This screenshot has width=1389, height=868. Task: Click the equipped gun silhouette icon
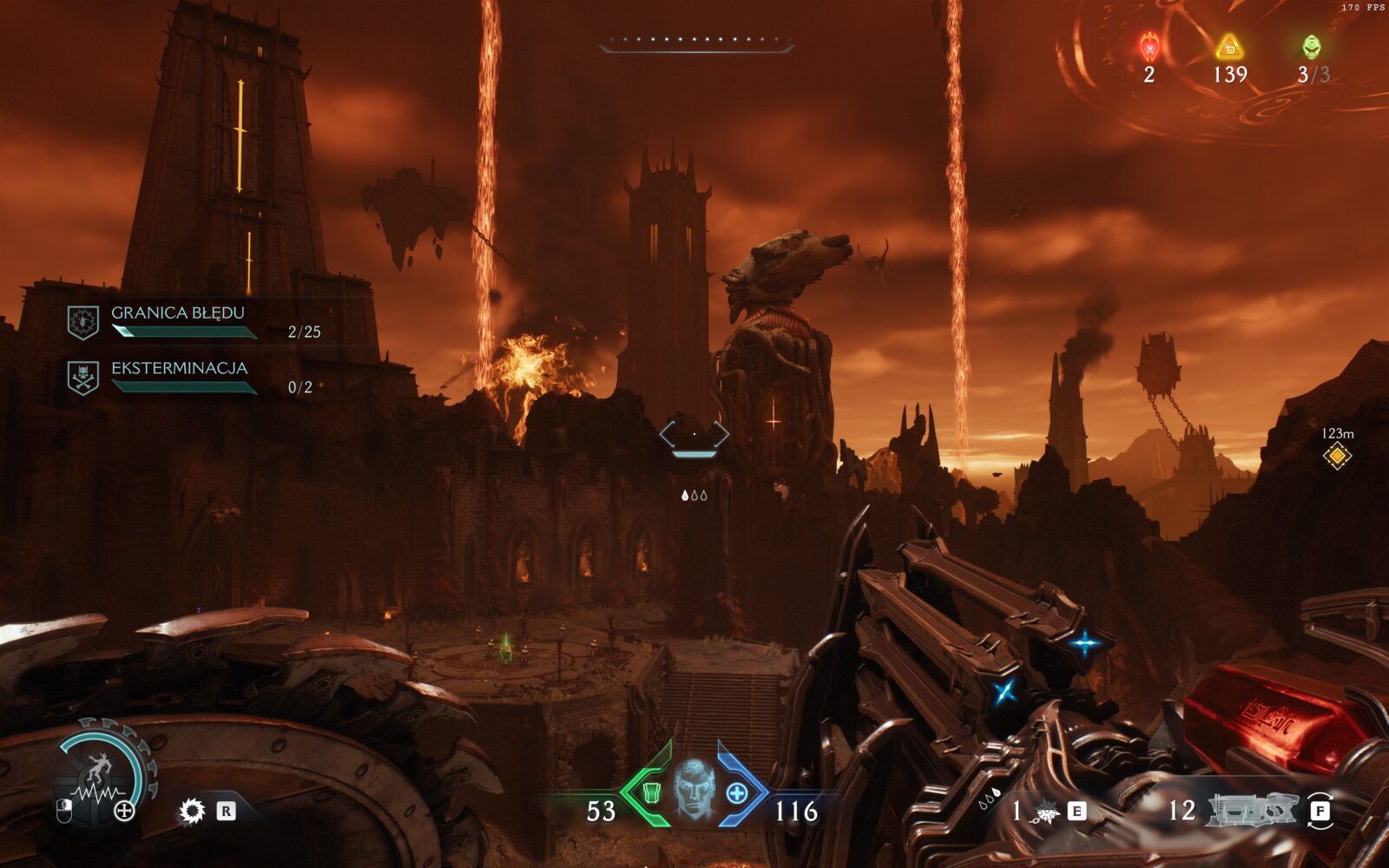click(x=1252, y=810)
